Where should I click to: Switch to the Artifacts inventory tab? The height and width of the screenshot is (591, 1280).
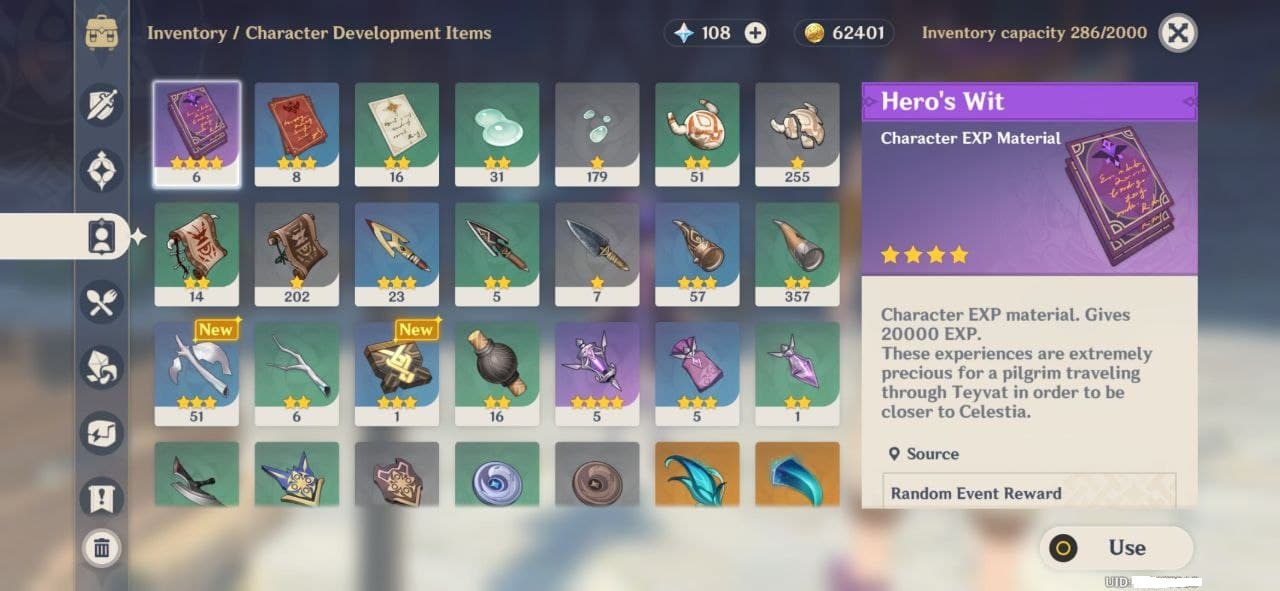click(x=103, y=171)
